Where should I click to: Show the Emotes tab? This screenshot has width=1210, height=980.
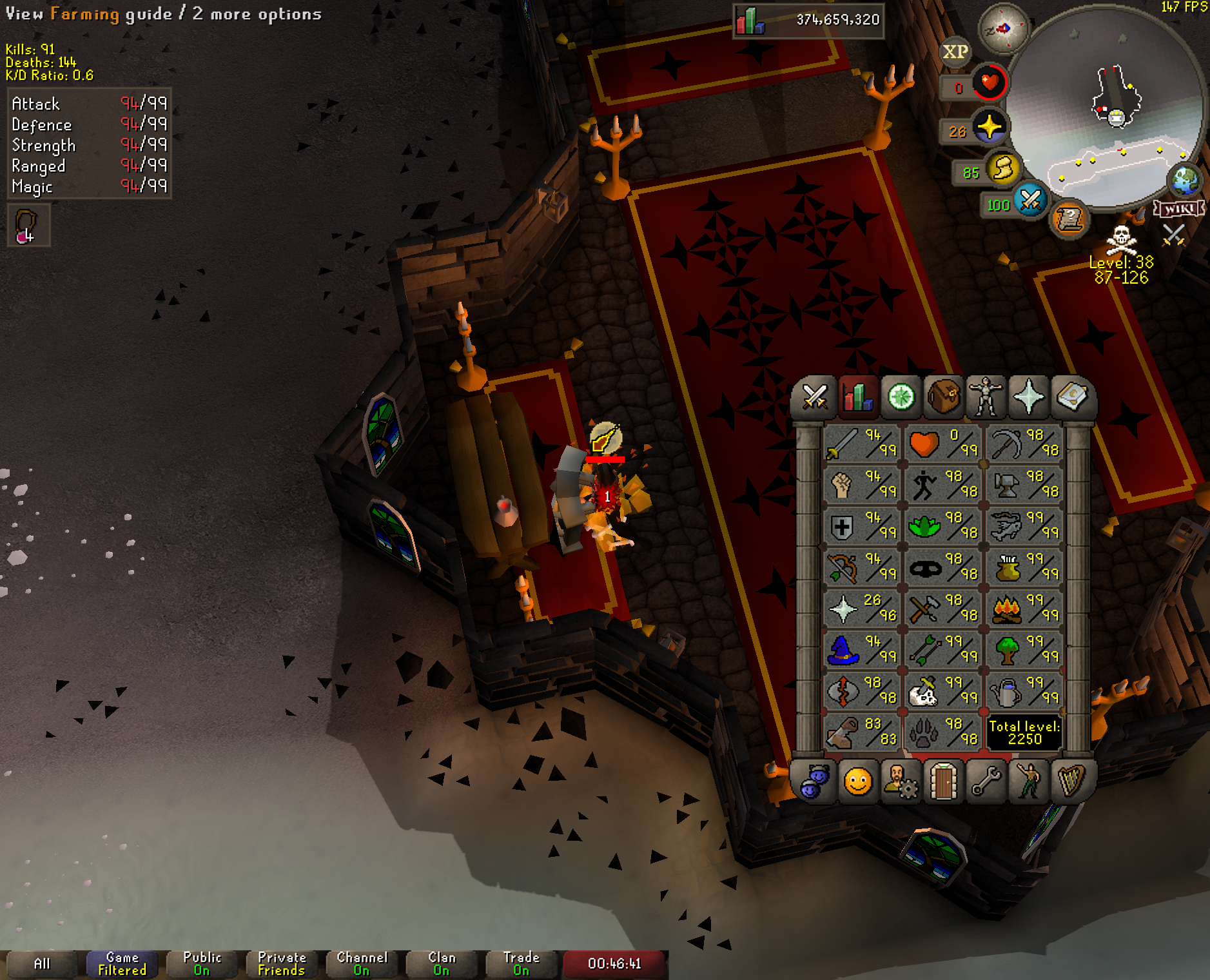[1028, 782]
